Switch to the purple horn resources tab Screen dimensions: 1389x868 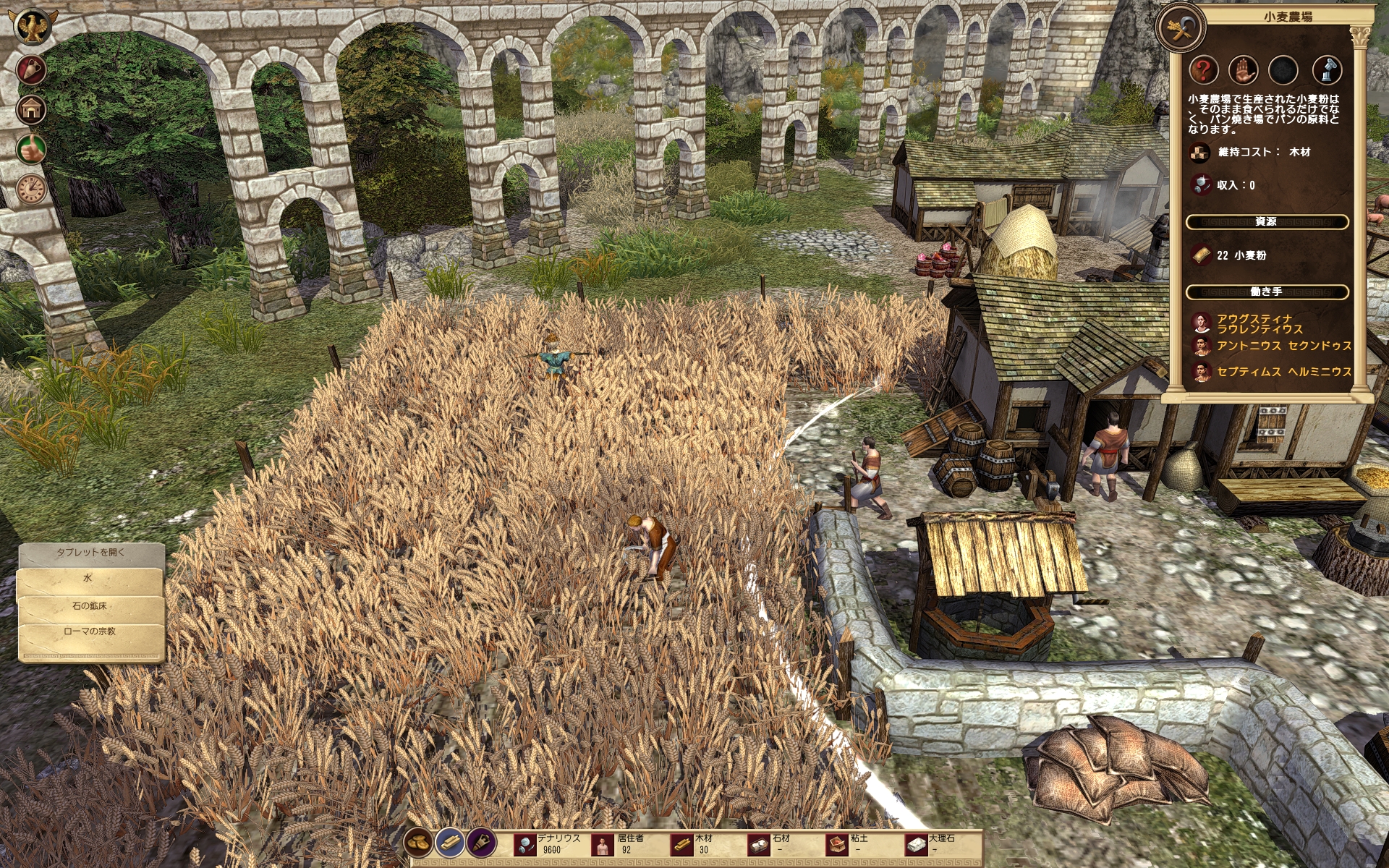[481, 842]
